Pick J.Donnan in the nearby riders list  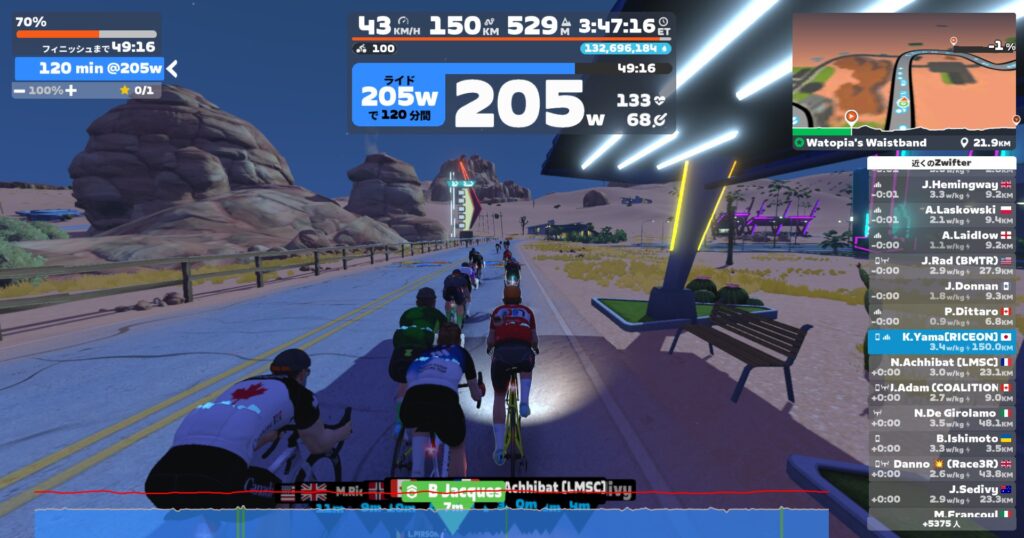pyautogui.click(x=941, y=291)
